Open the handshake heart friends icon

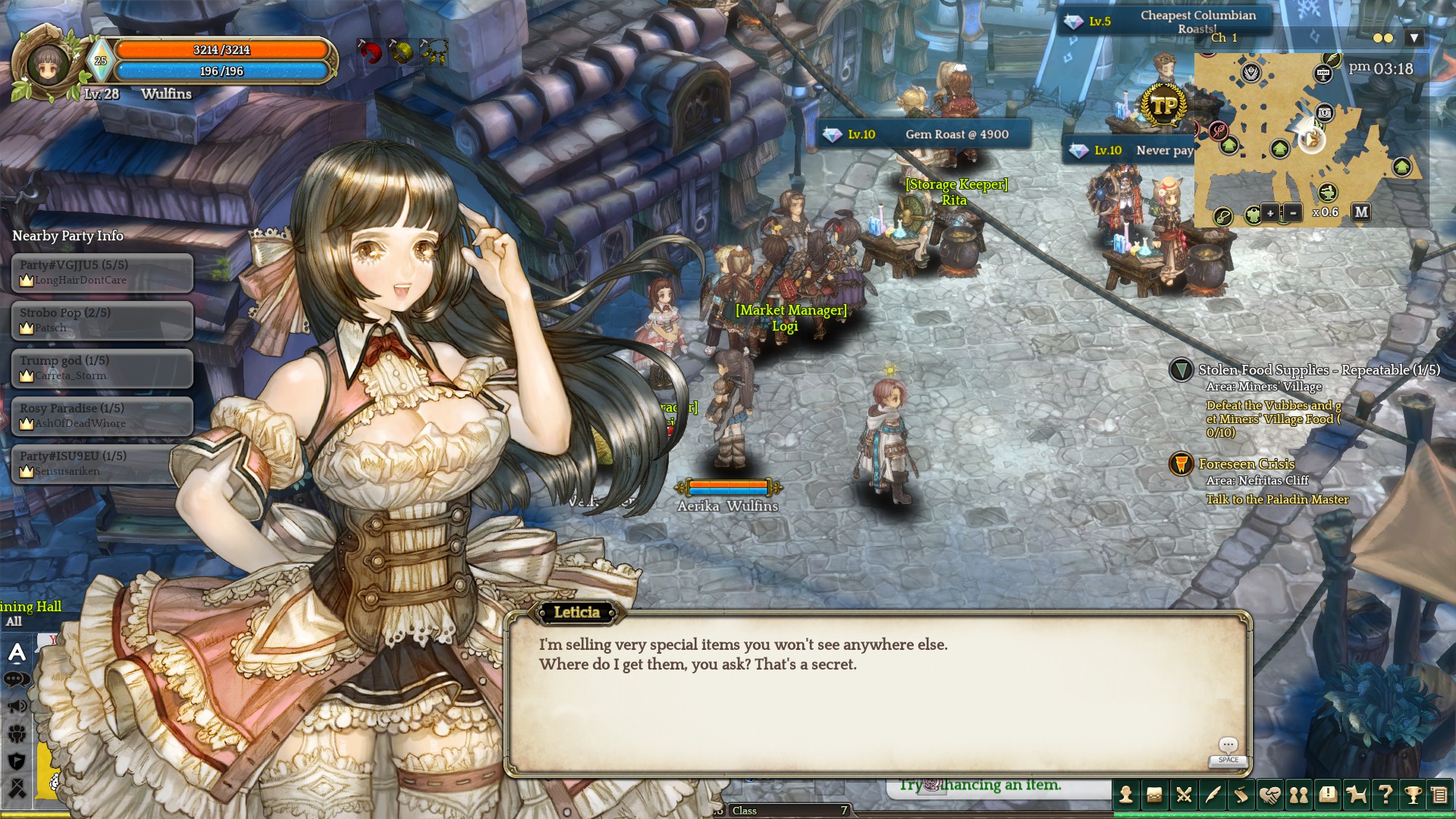[x=1270, y=794]
